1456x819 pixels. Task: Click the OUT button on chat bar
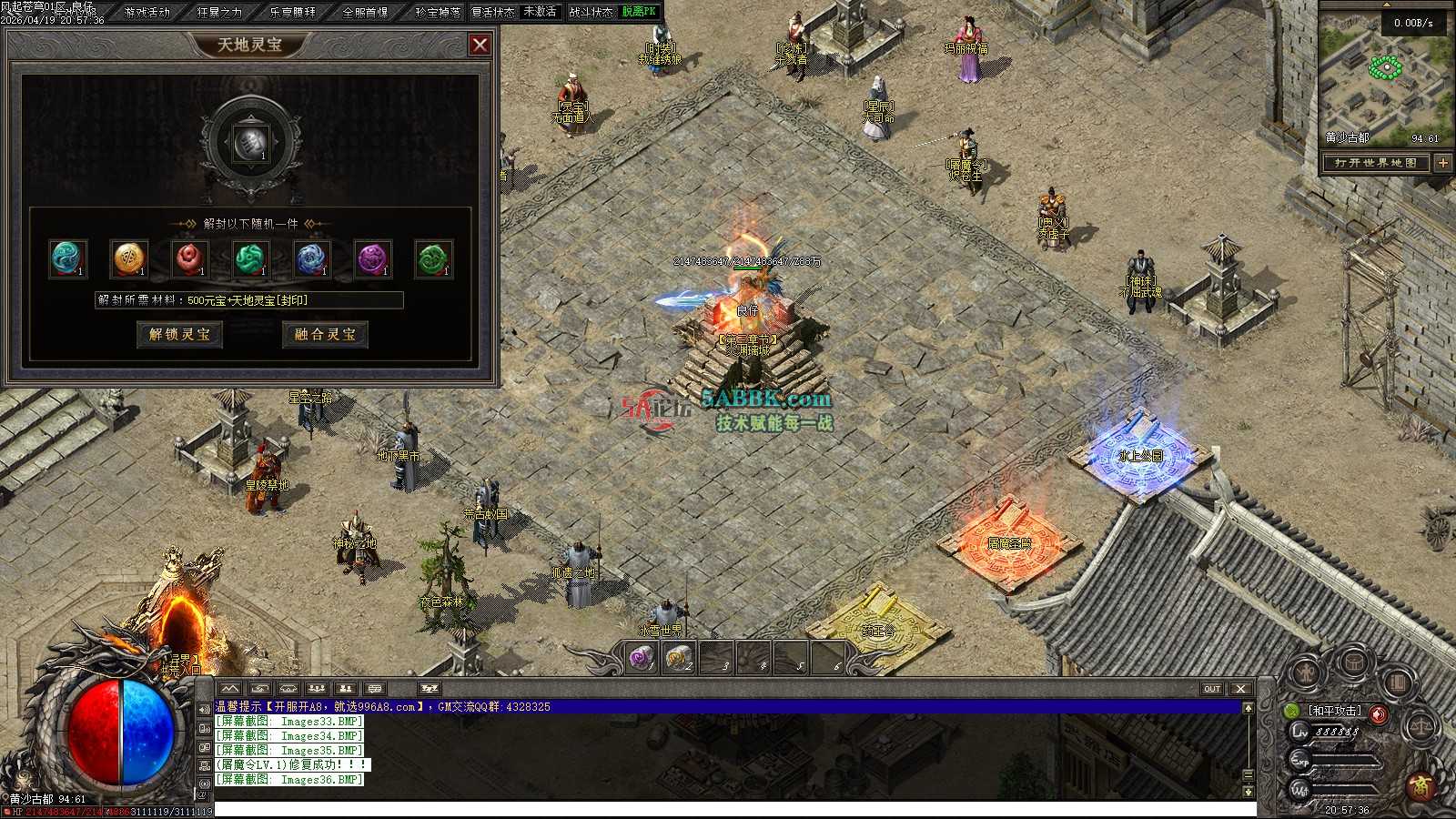click(1212, 689)
